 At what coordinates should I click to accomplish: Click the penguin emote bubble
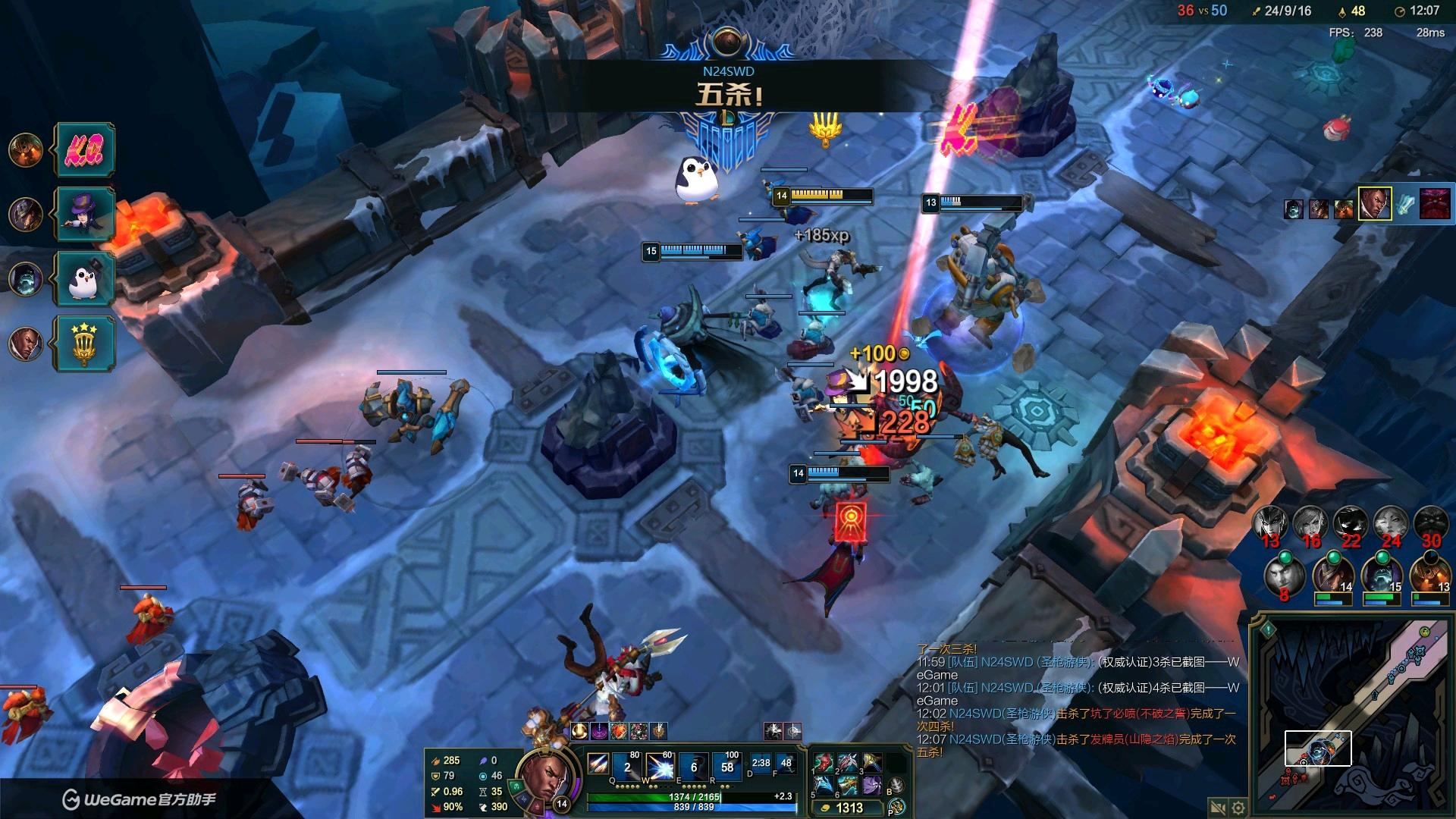pos(85,279)
